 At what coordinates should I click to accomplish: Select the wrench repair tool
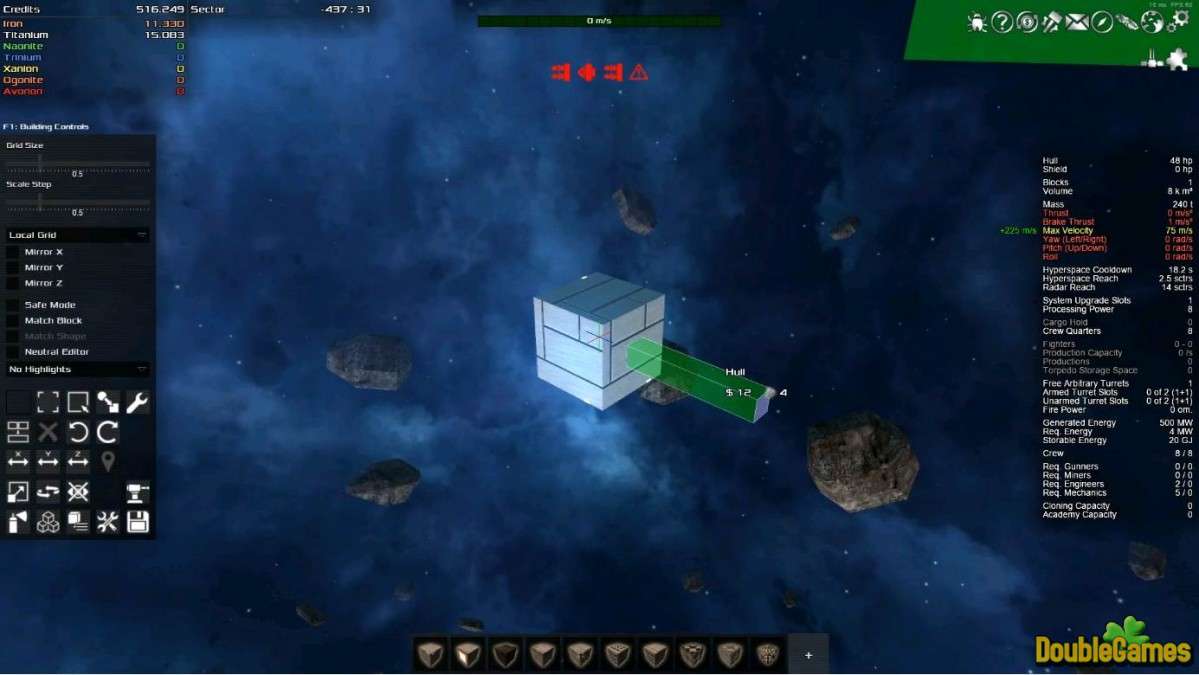pyautogui.click(x=137, y=402)
